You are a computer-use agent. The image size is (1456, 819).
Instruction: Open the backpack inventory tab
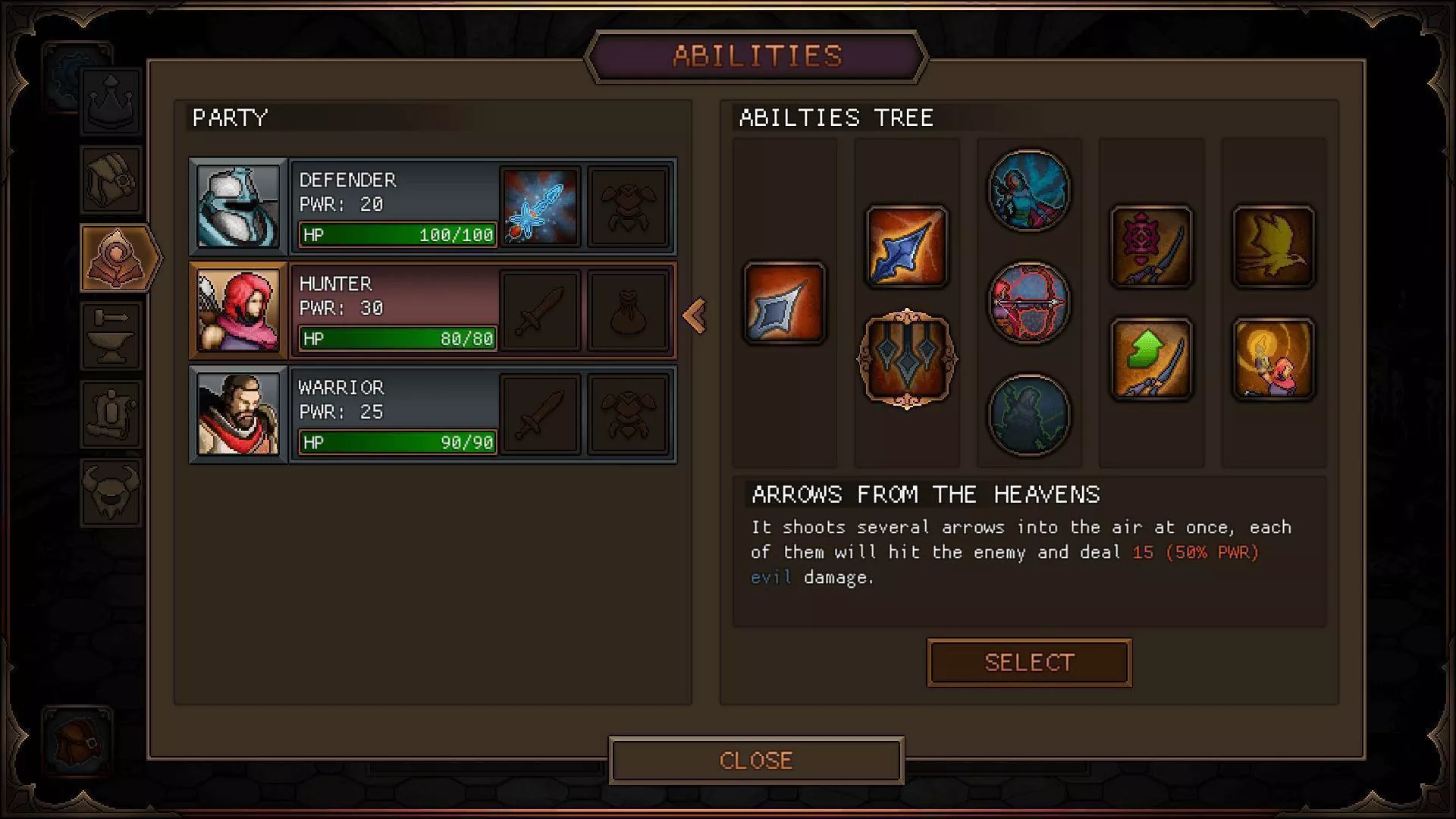click(111, 179)
